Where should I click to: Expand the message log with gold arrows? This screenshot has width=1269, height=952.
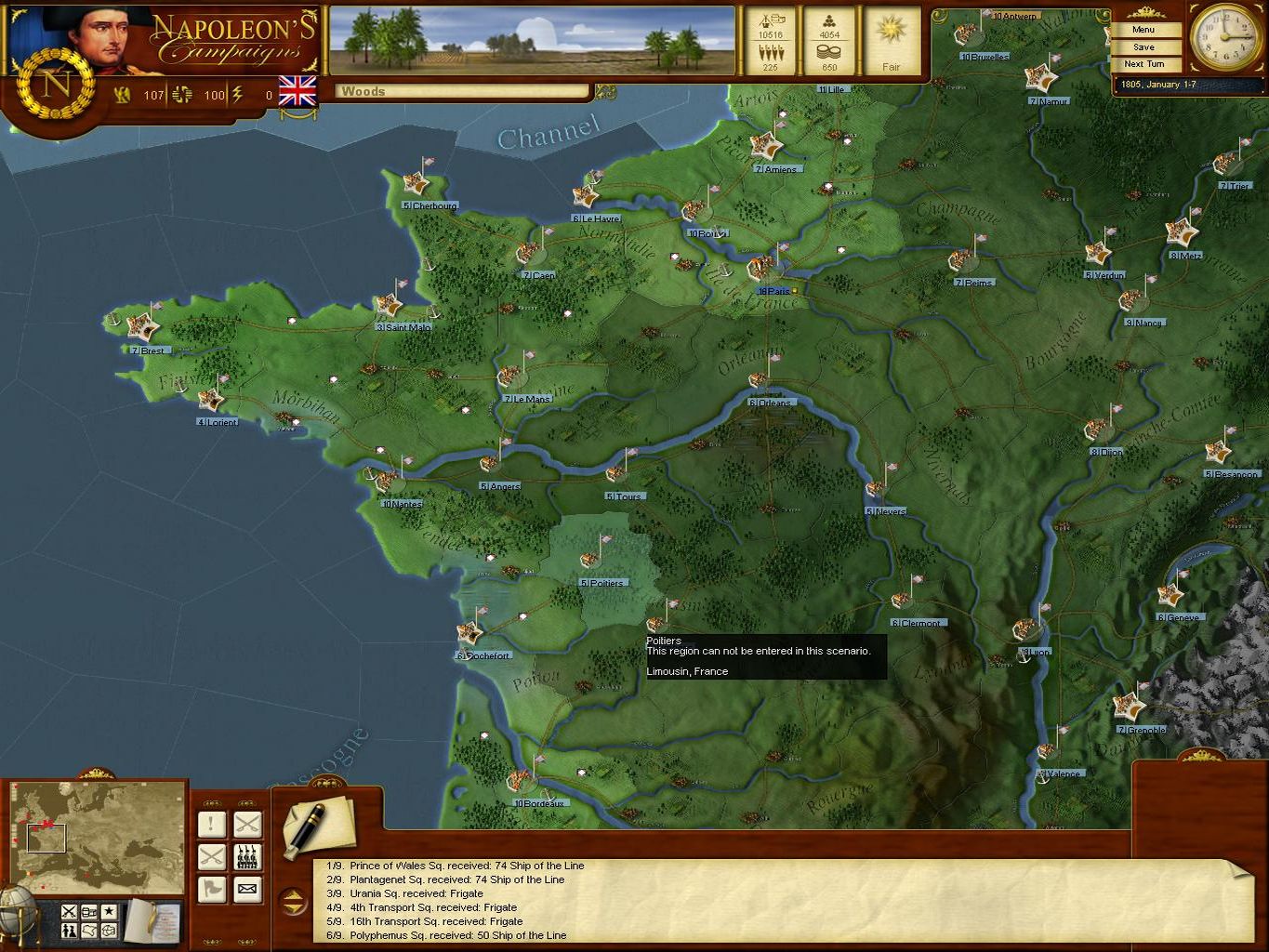click(294, 901)
